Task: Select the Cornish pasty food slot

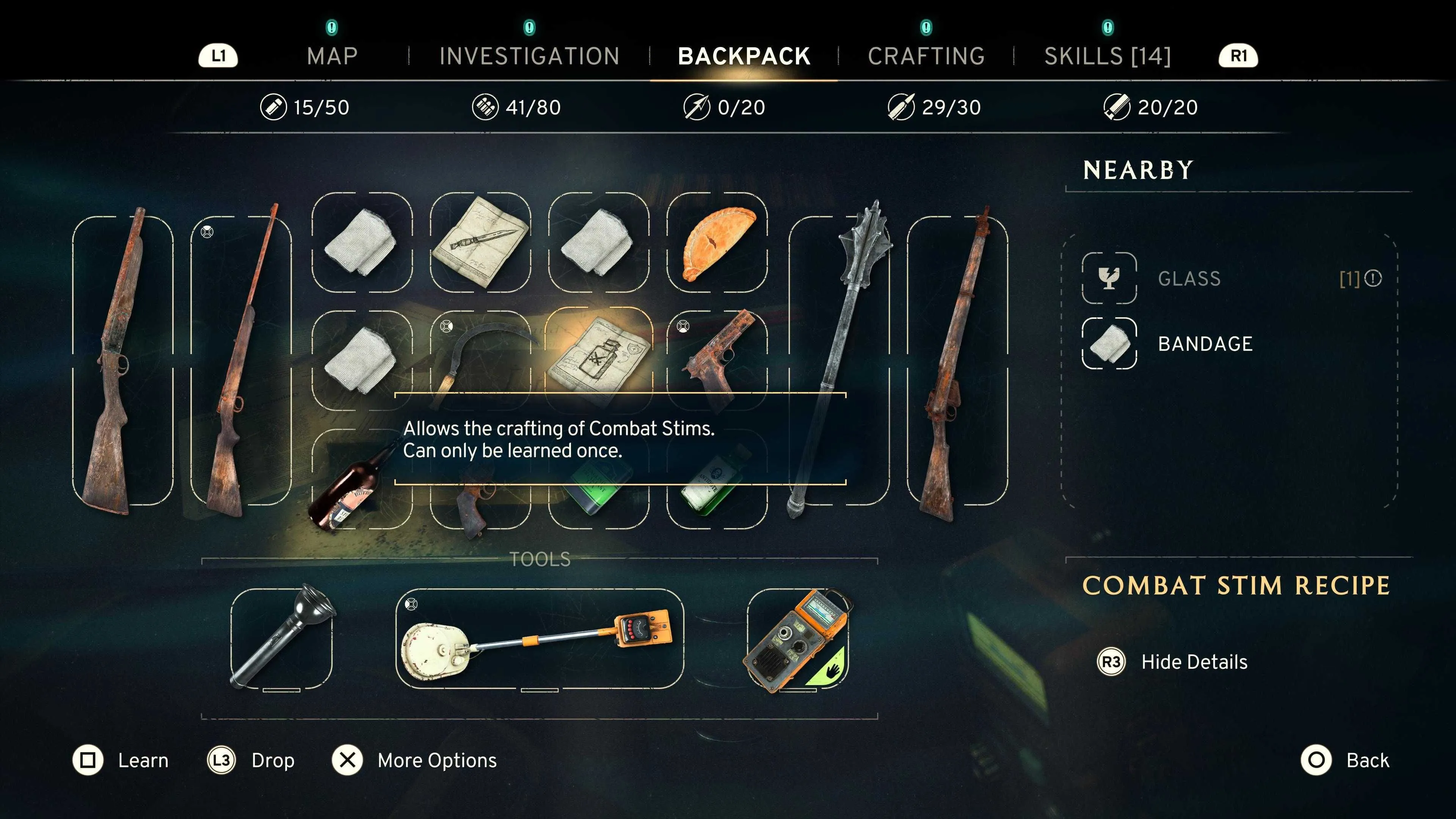Action: click(717, 243)
